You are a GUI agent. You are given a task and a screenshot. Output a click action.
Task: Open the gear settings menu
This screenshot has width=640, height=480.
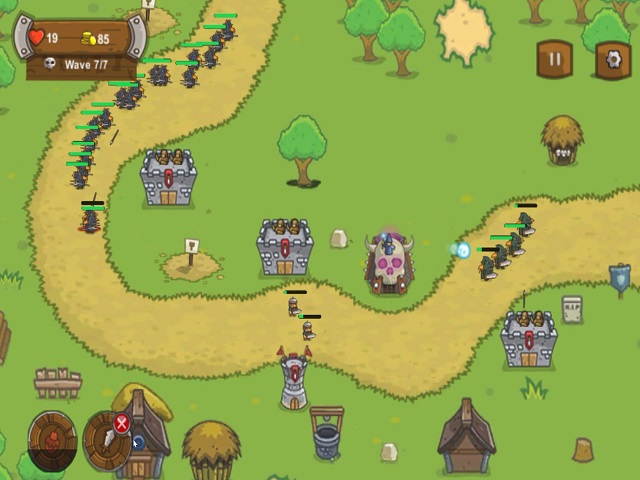(612, 59)
